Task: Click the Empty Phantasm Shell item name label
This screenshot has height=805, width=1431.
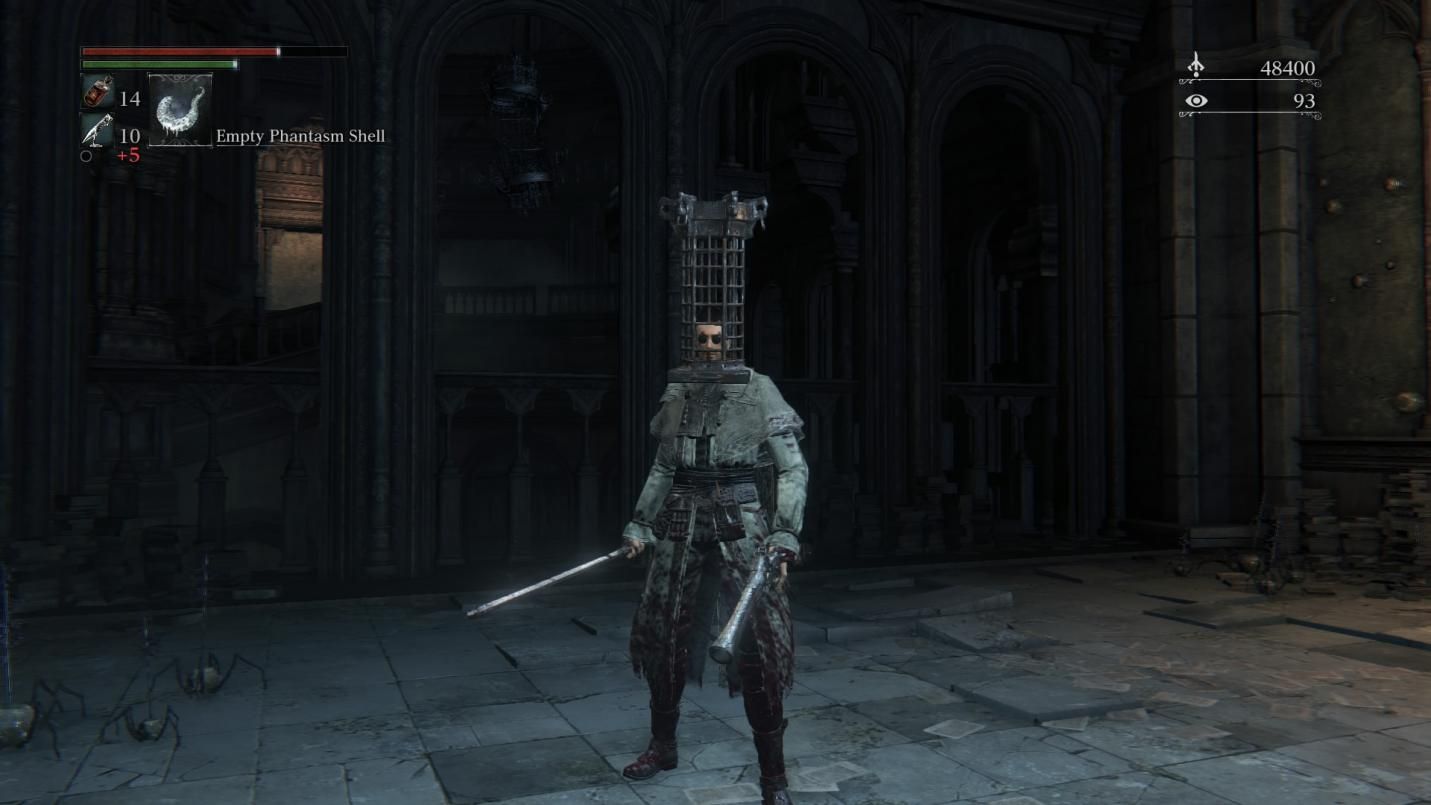Action: coord(298,136)
